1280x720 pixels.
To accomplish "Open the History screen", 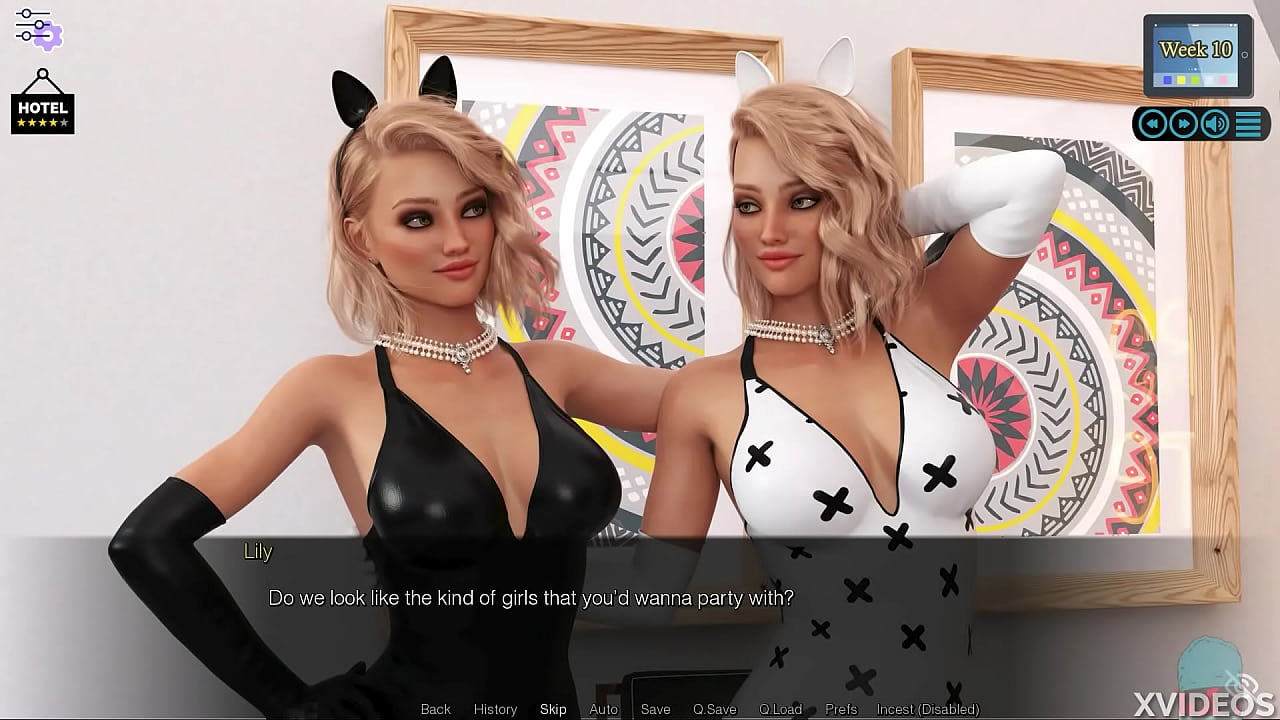I will pos(495,709).
